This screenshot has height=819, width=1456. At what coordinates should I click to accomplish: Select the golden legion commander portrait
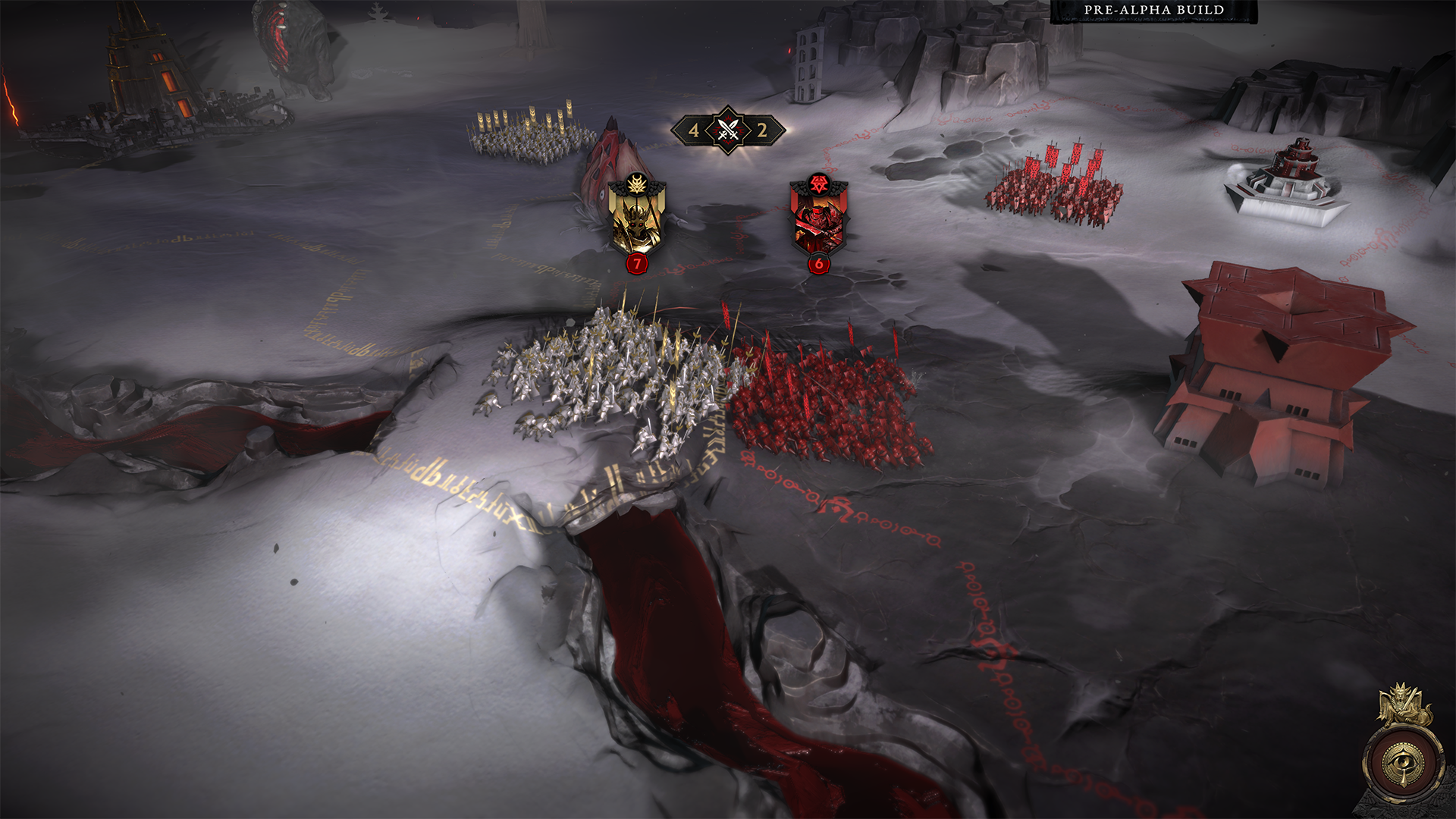[x=637, y=218]
